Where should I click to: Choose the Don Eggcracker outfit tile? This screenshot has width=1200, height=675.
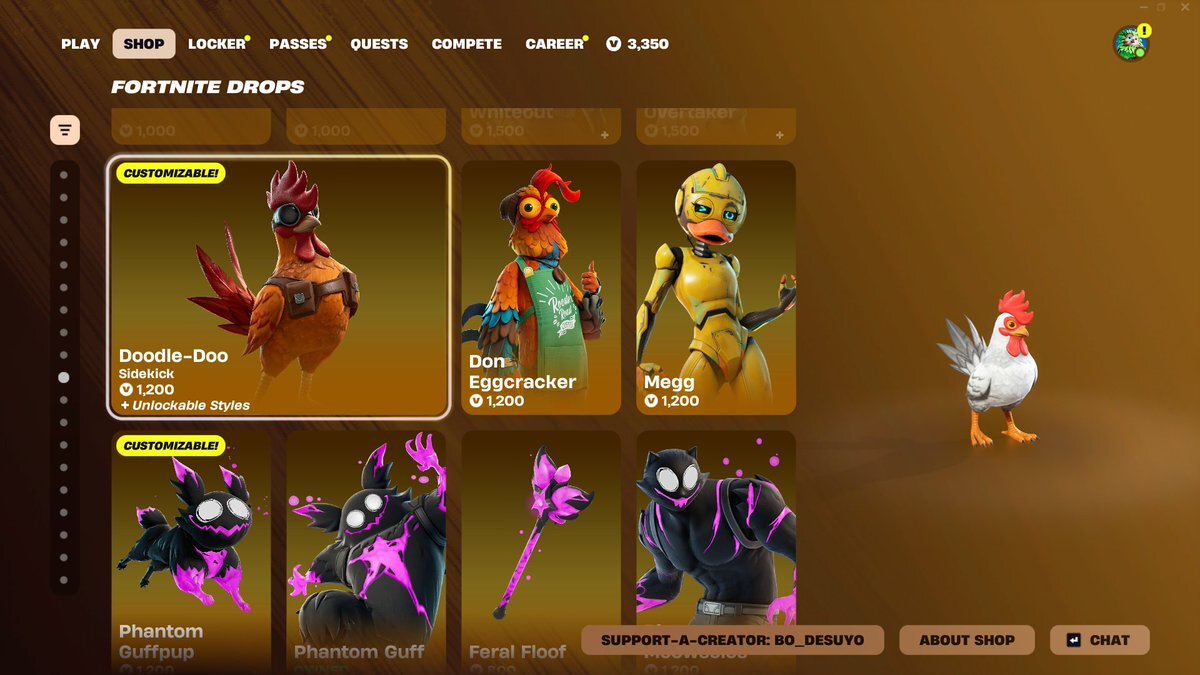point(540,287)
